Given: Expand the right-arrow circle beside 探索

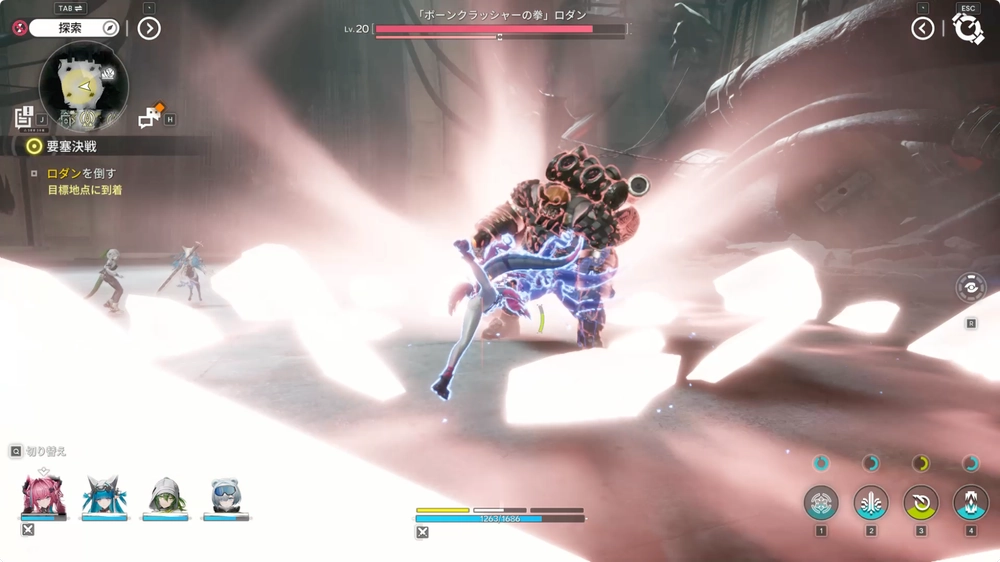Looking at the screenshot, I should [148, 28].
